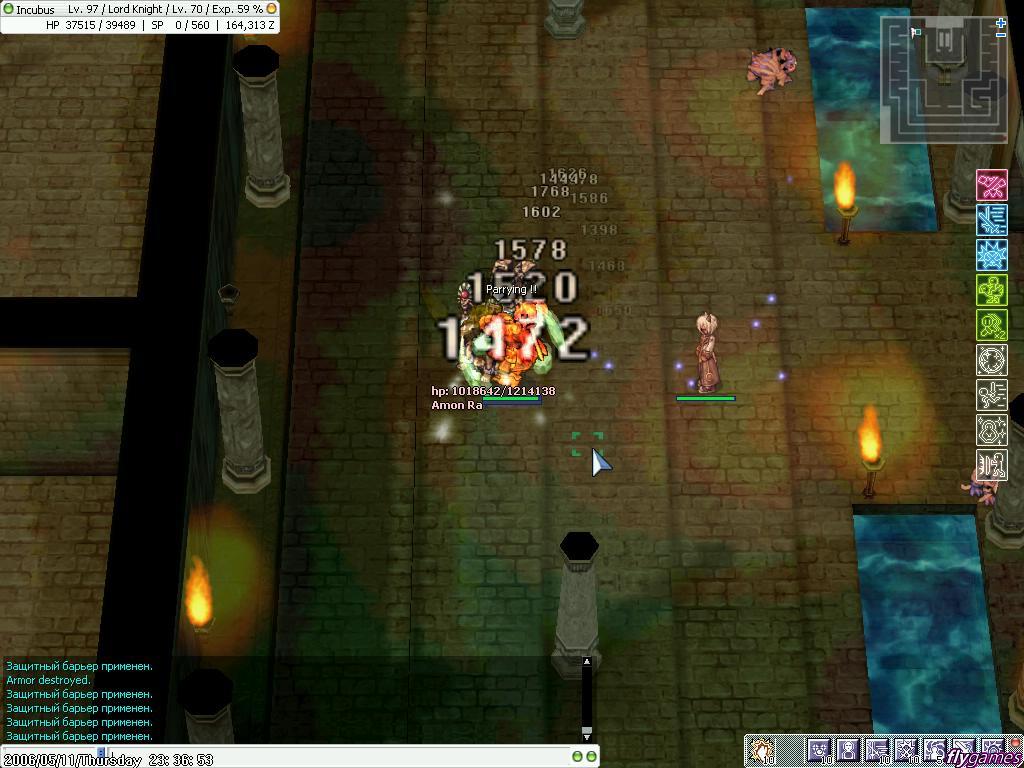Select the green bird-mount status icon

[991, 290]
